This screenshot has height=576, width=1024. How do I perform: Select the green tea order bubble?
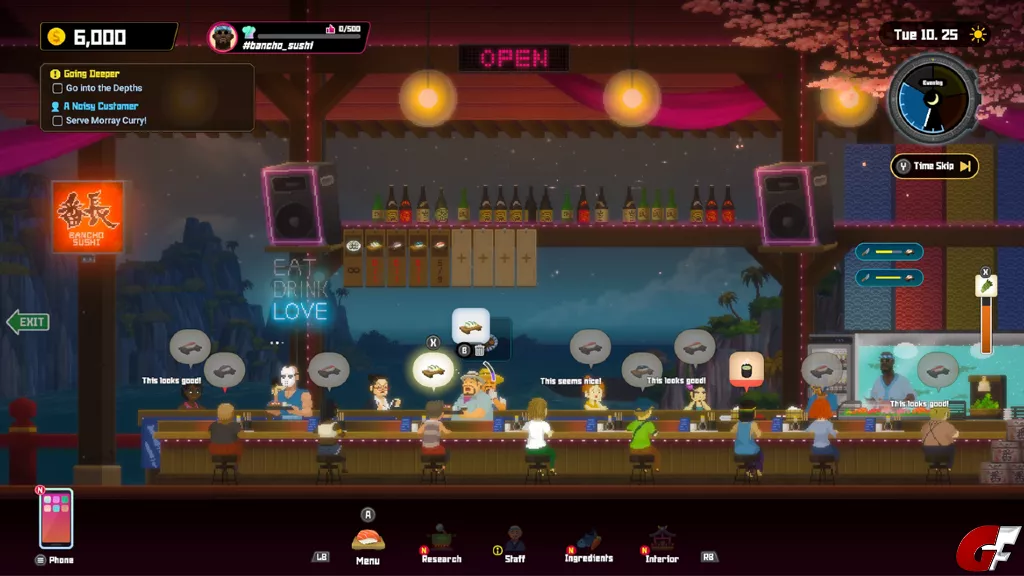pyautogui.click(x=747, y=369)
